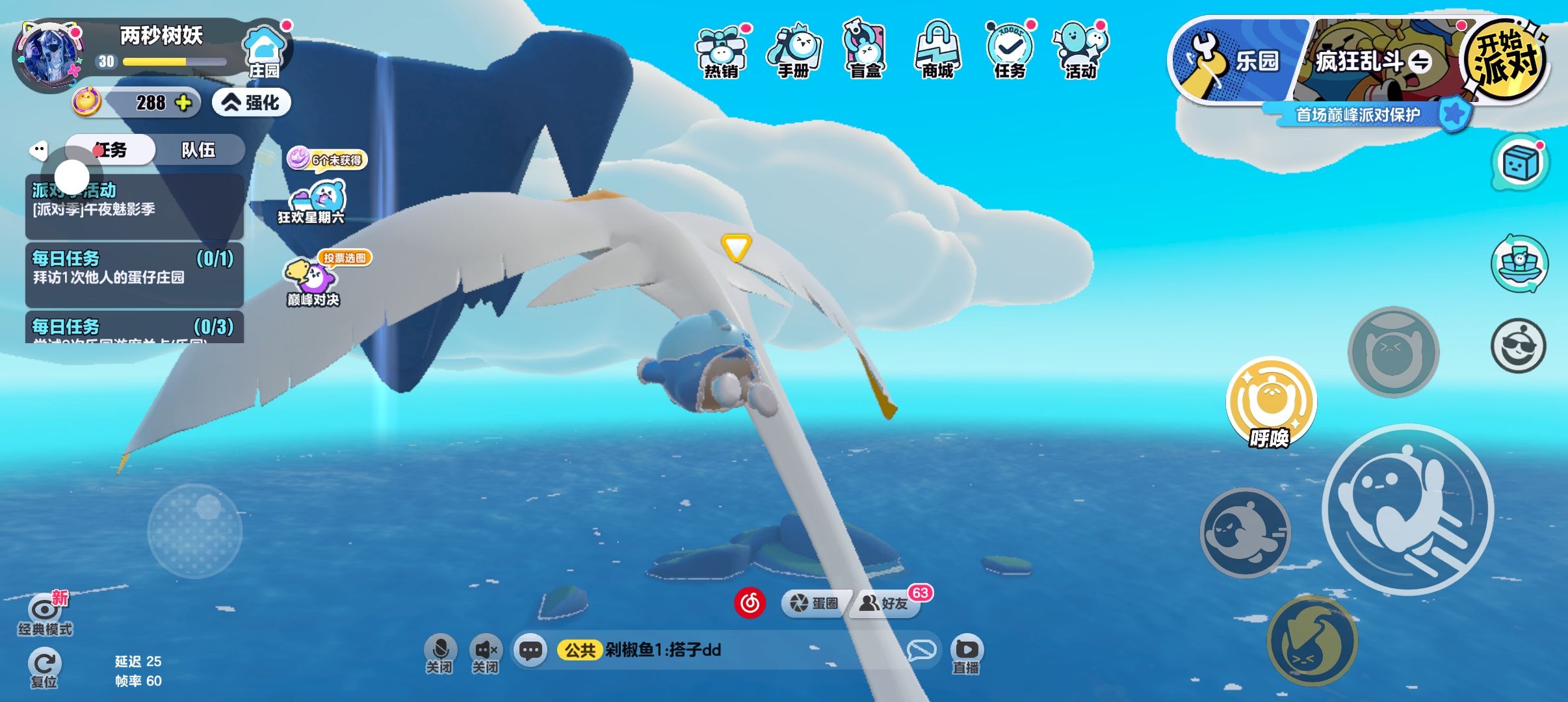The width and height of the screenshot is (1568, 702).
Task: Open the 热销 hot sale icon
Action: 722,52
